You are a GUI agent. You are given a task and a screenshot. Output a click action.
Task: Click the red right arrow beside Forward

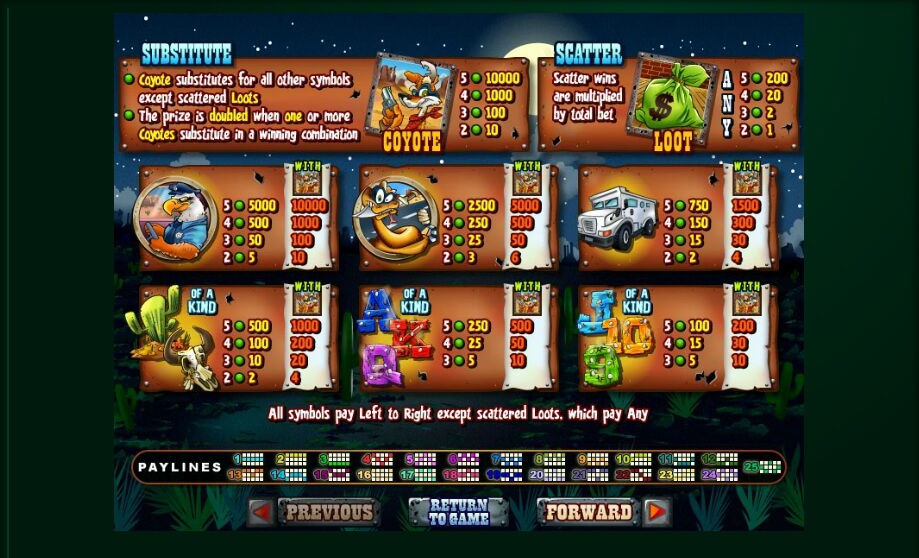click(x=656, y=513)
